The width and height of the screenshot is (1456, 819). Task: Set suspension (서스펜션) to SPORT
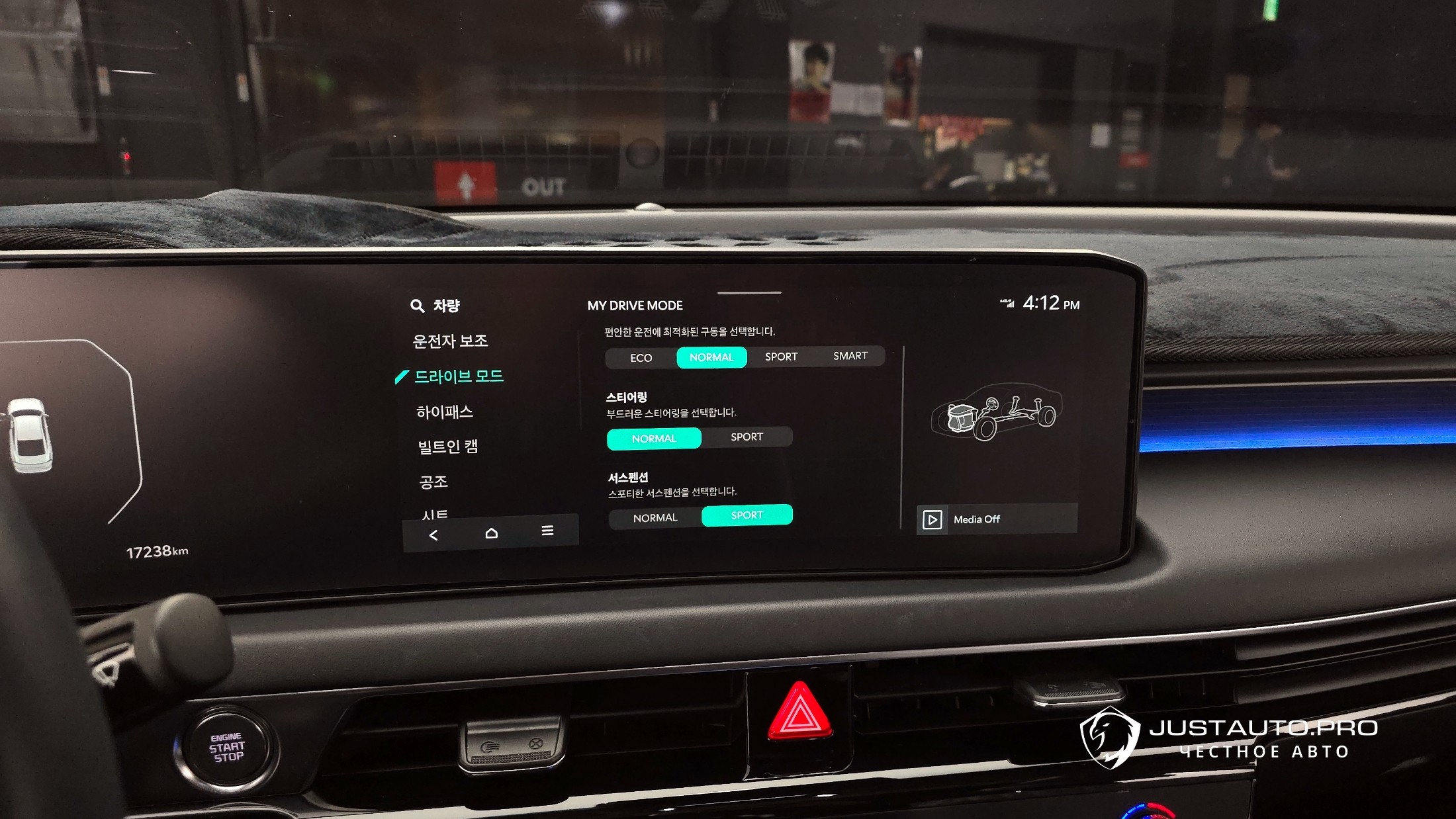point(747,515)
